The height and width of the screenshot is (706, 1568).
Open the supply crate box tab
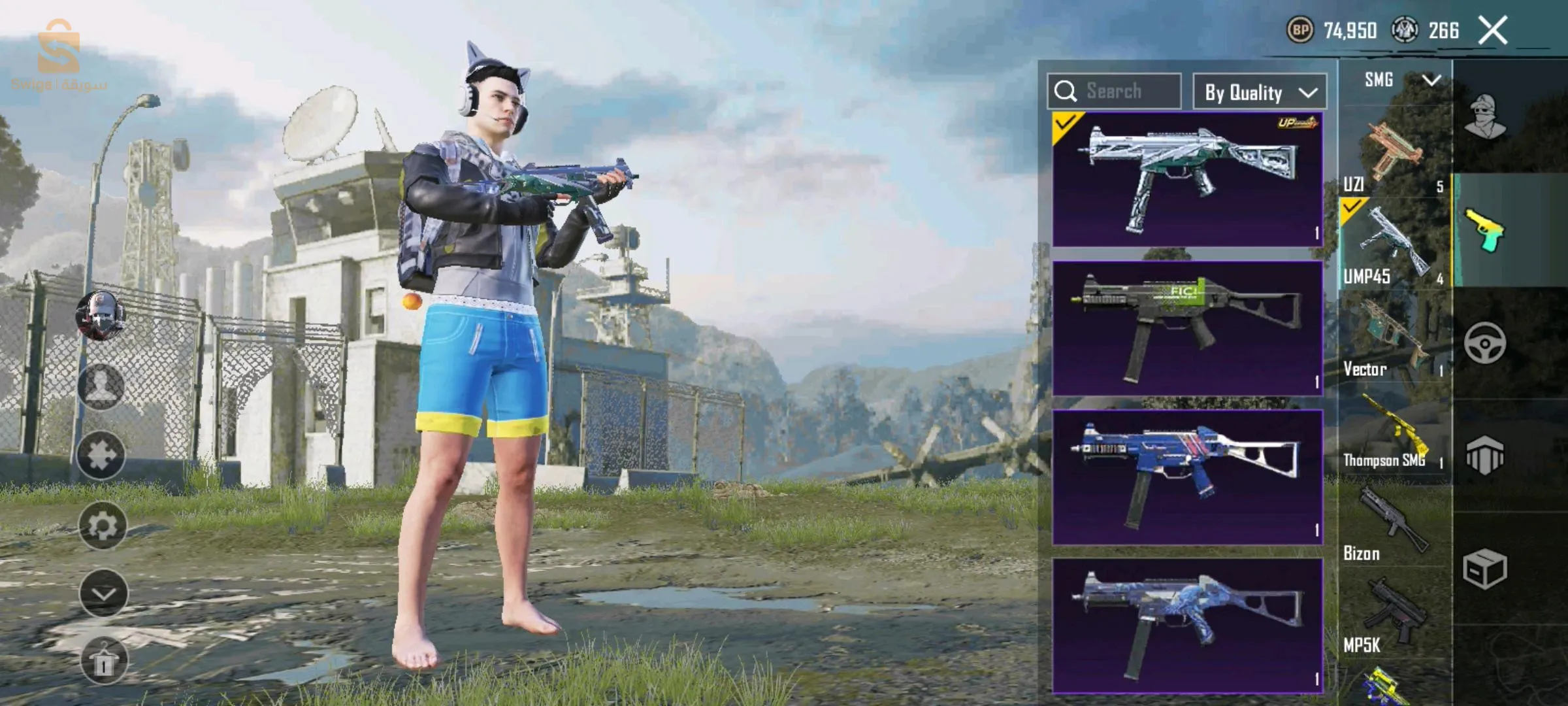pyautogui.click(x=1484, y=569)
